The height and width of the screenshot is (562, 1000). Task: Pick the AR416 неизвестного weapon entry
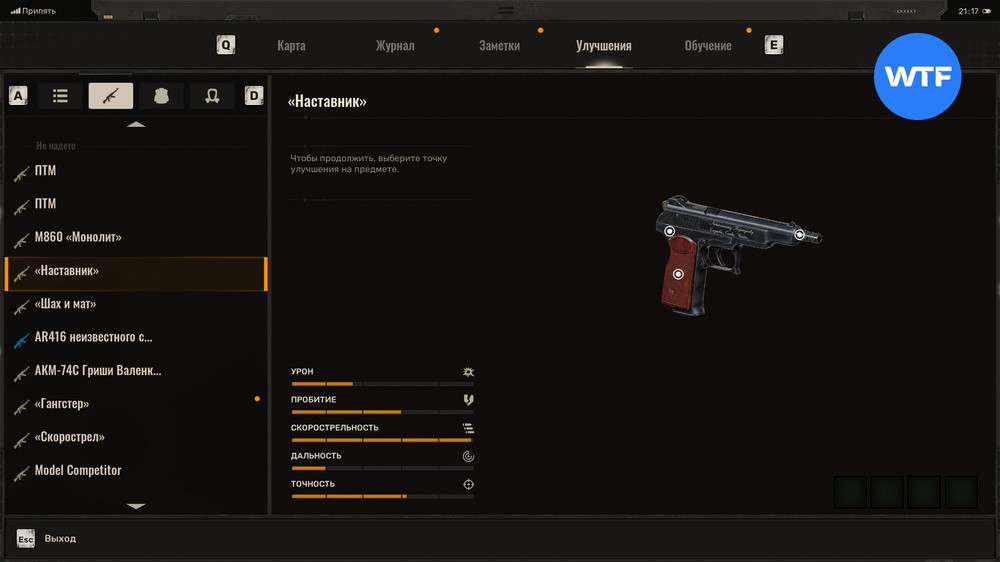pyautogui.click(x=93, y=337)
